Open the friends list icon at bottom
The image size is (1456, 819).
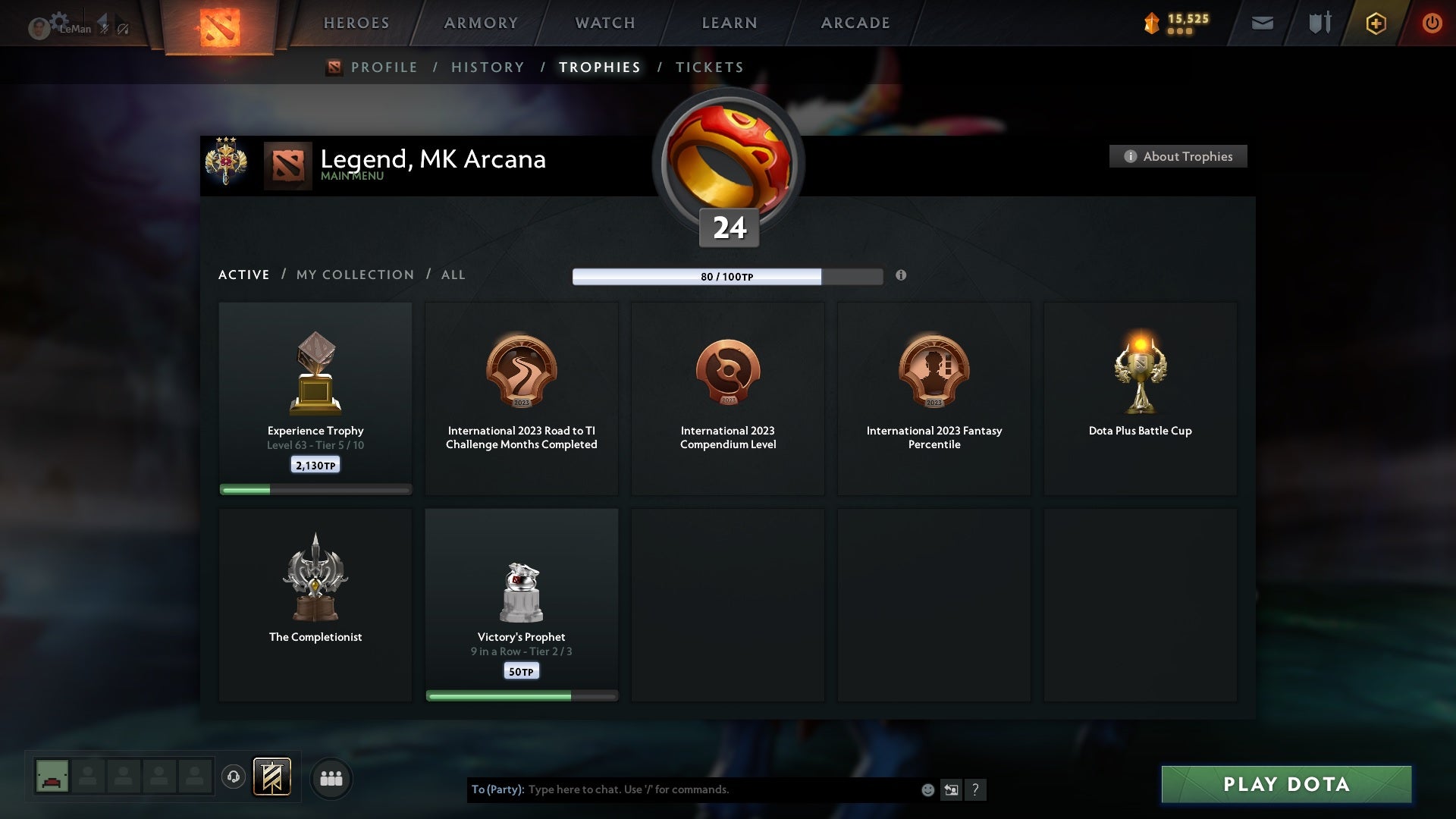coord(331,778)
